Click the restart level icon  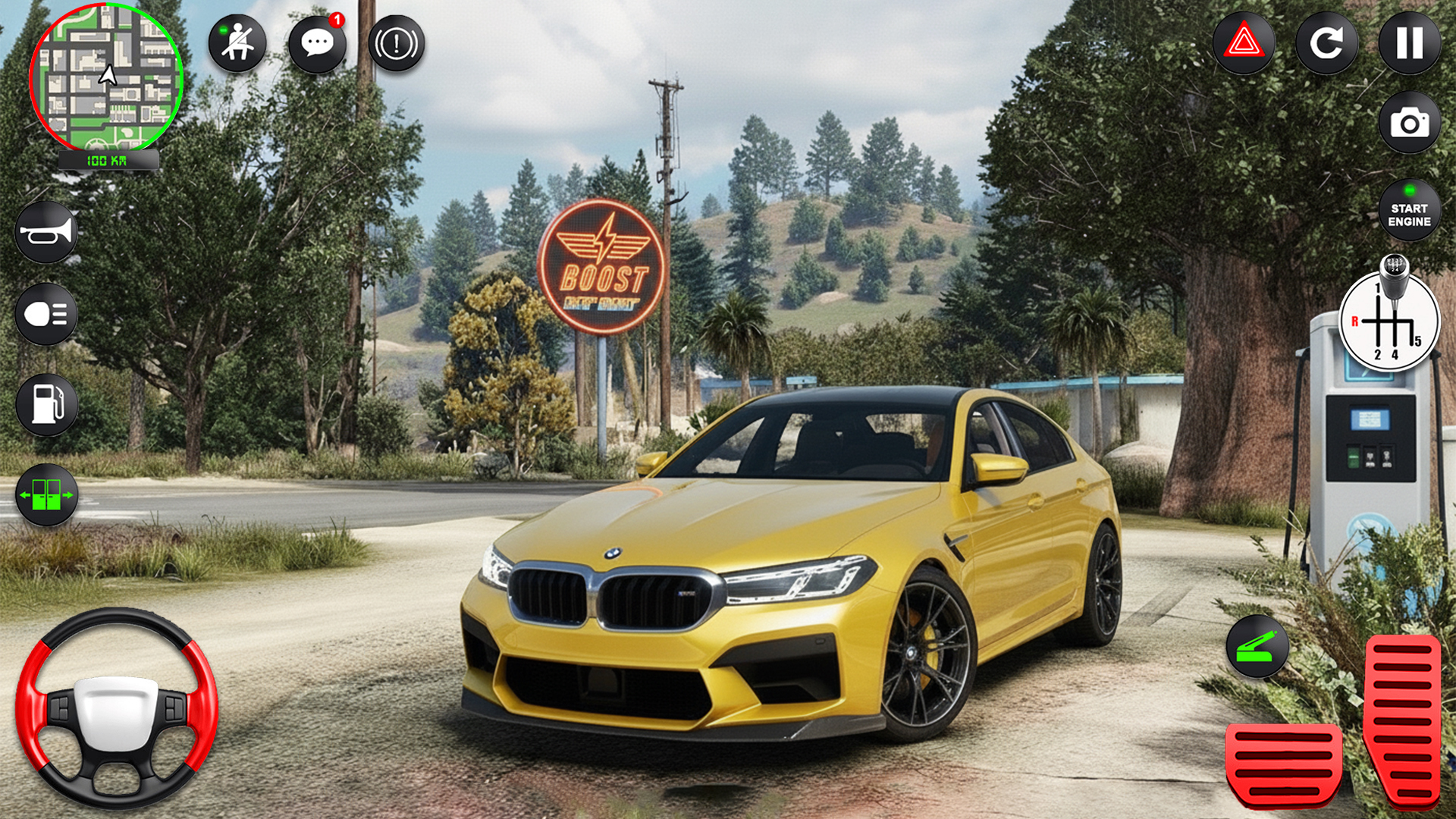click(x=1327, y=43)
